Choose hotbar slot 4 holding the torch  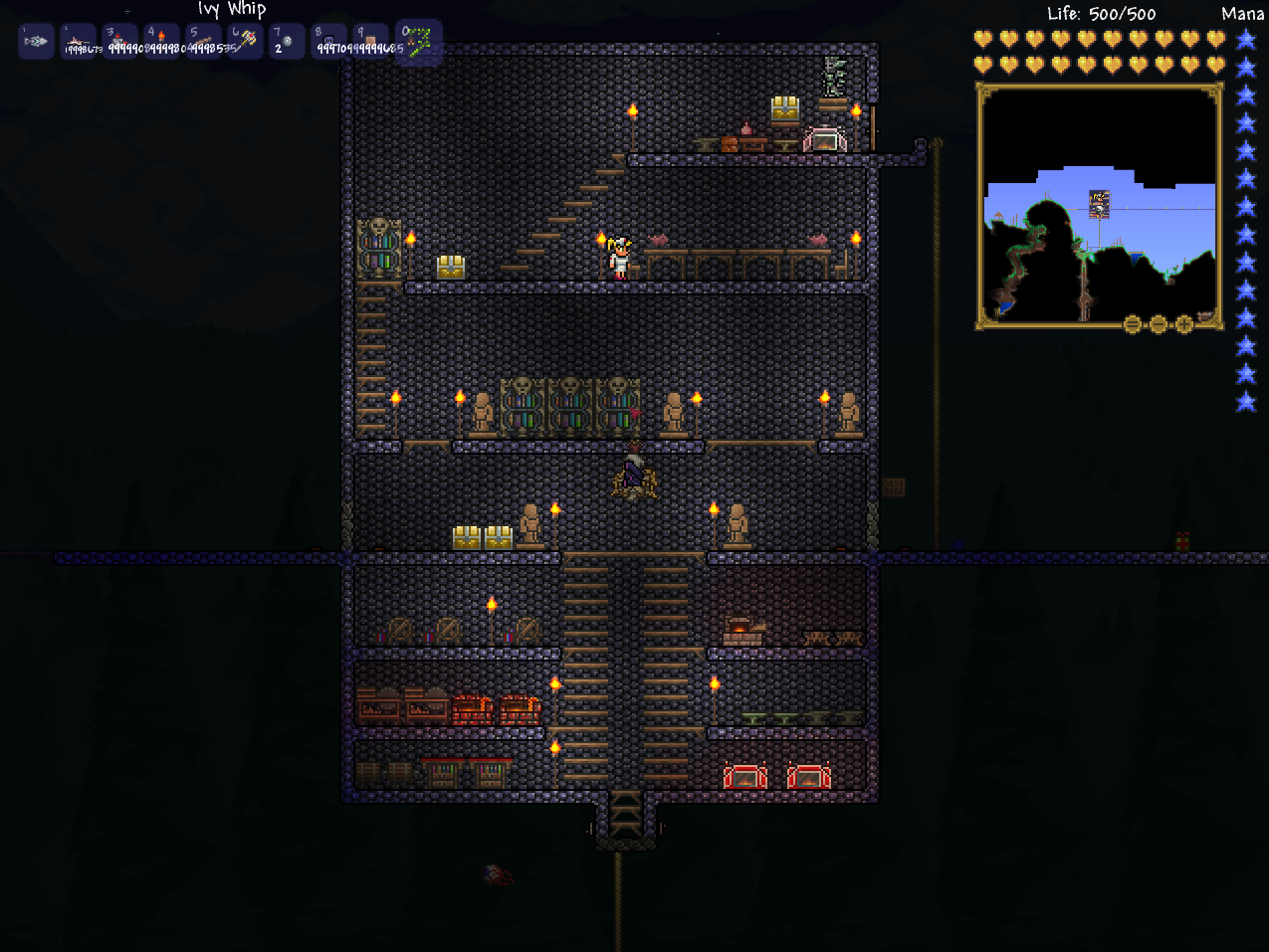161,42
